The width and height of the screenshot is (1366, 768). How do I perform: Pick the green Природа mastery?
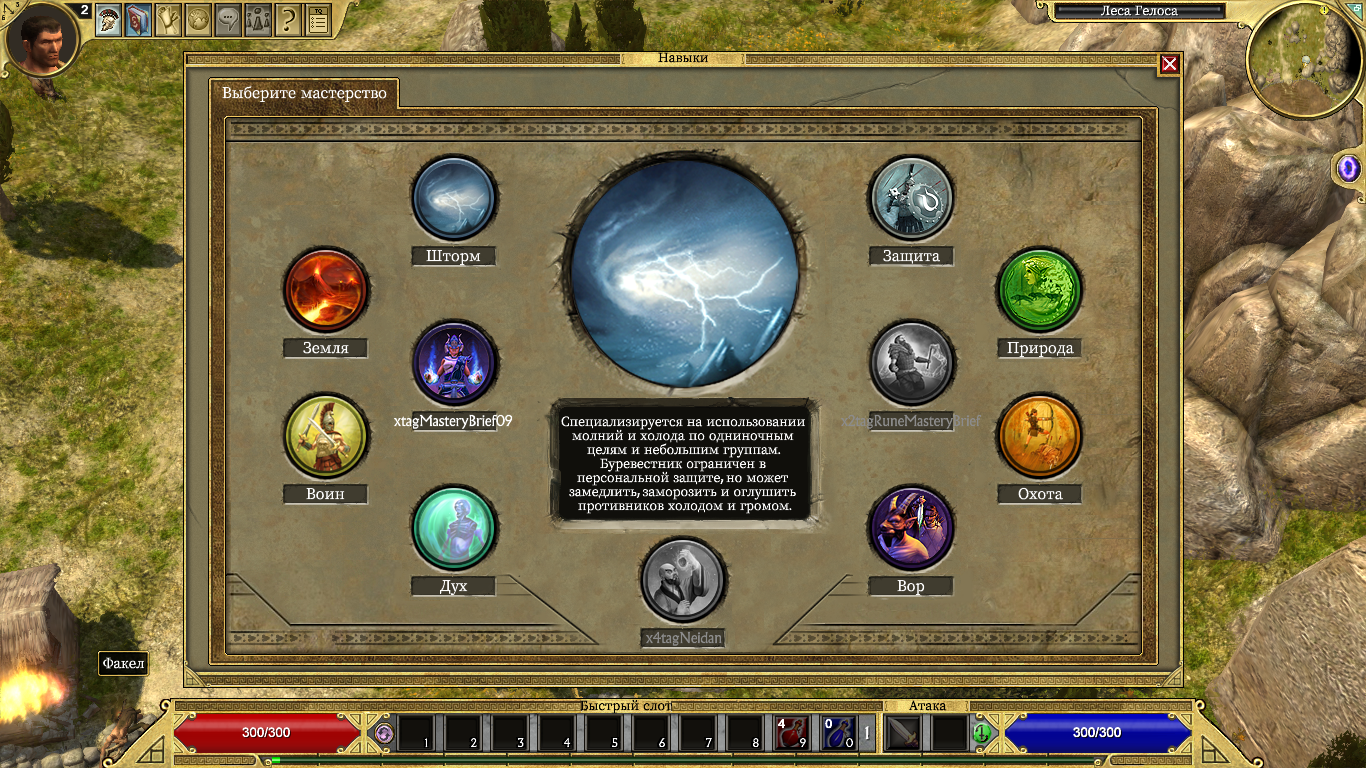click(1040, 290)
